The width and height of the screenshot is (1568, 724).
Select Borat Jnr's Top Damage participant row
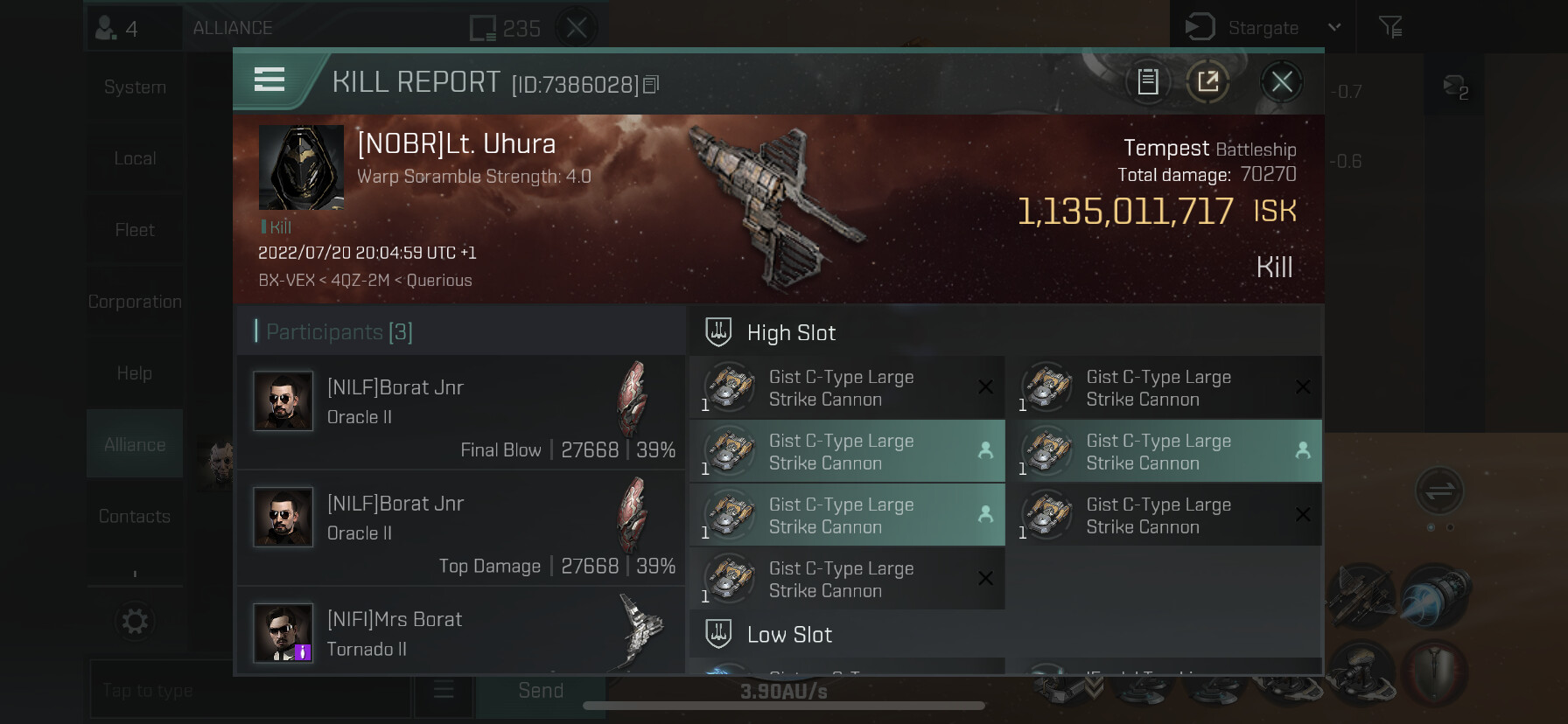click(461, 528)
